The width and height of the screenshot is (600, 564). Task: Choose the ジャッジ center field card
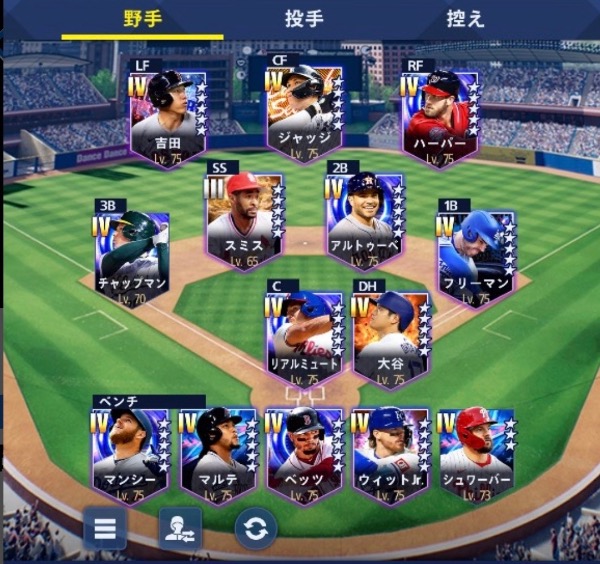pos(305,112)
